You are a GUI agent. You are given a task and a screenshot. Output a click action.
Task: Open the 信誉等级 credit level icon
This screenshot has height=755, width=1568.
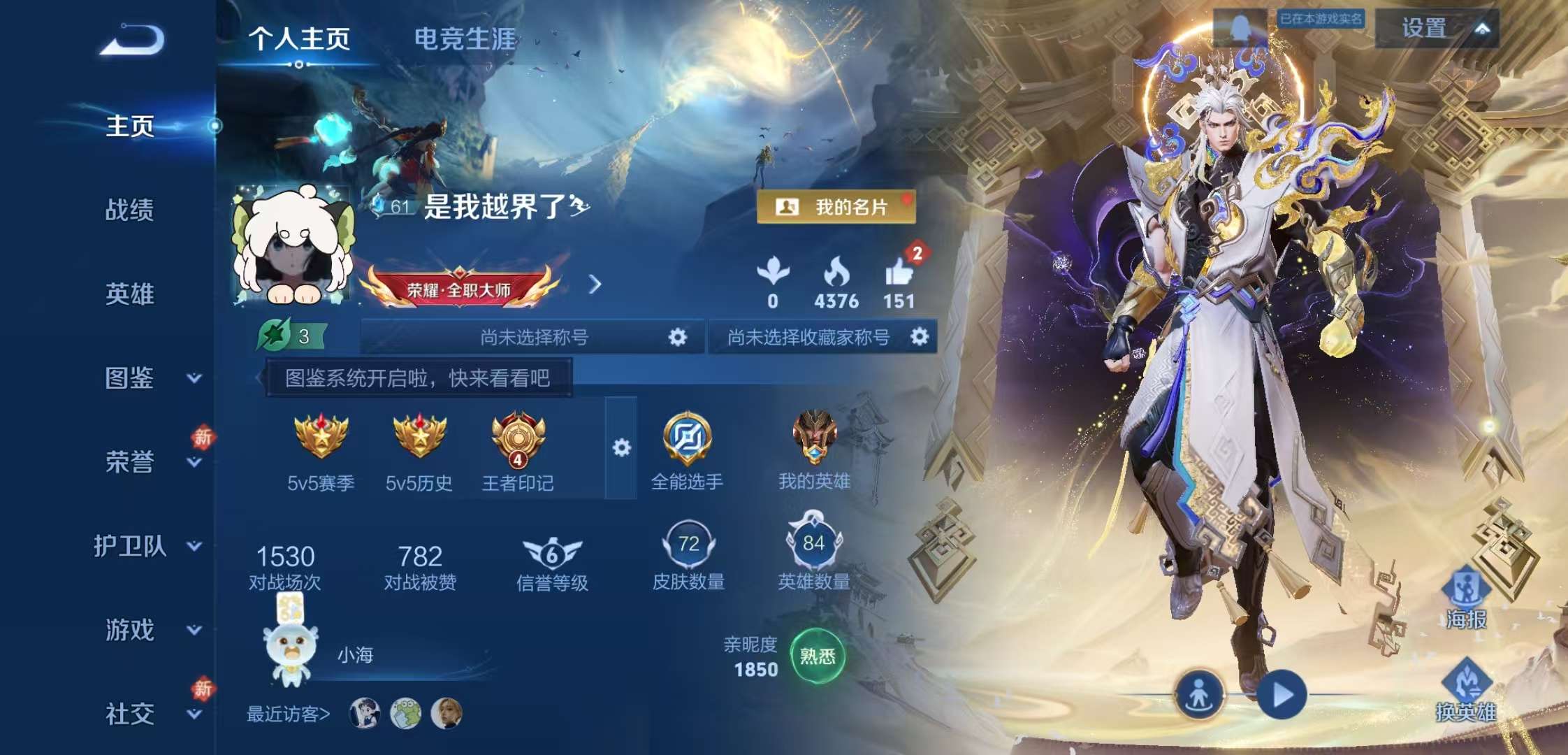coord(553,552)
